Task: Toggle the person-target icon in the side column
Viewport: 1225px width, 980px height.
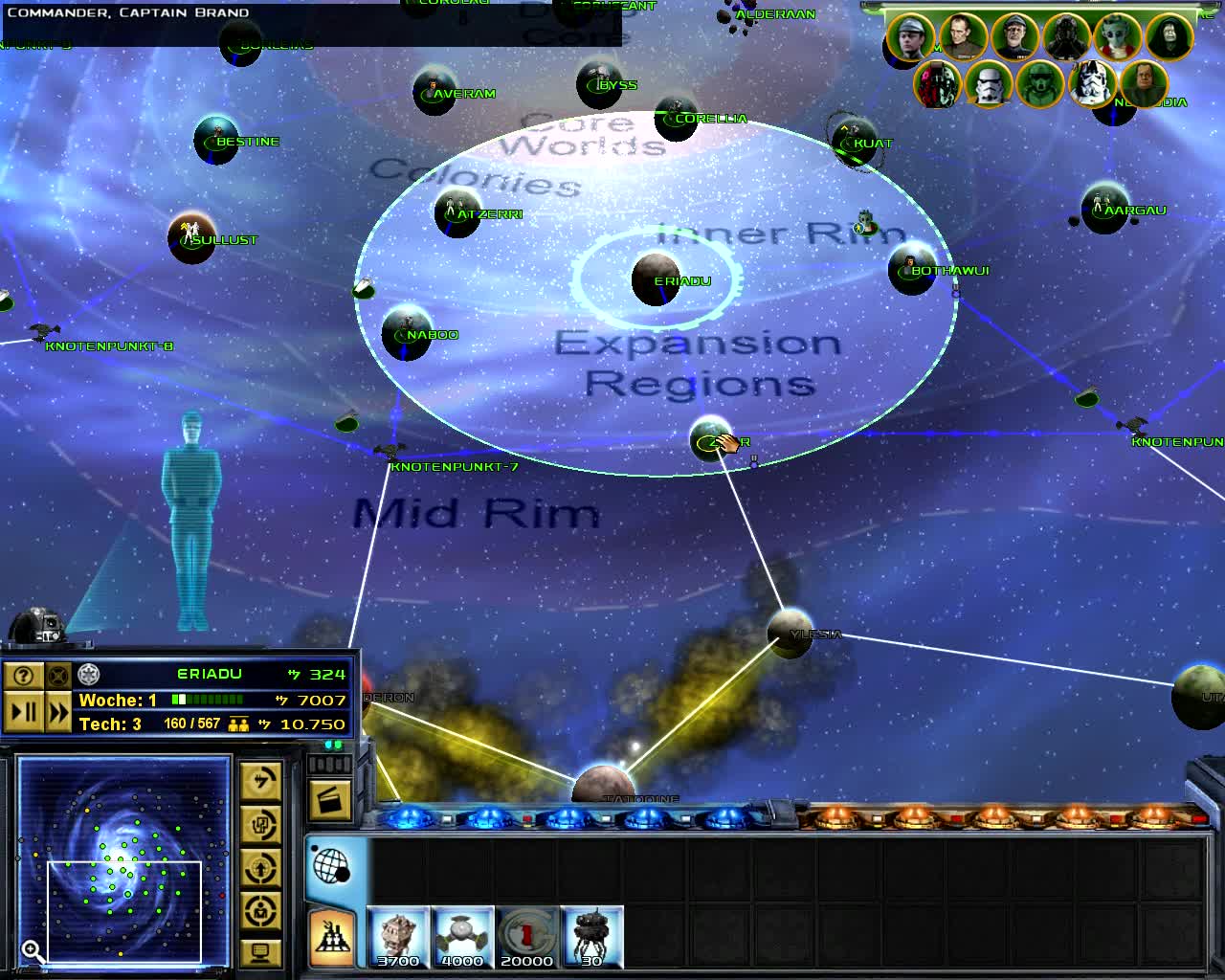Action: 260,910
